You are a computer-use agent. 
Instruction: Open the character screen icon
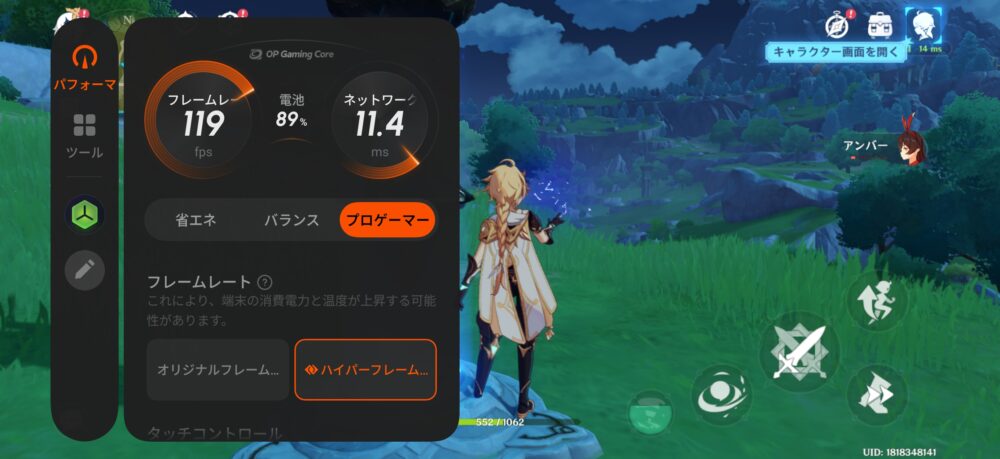click(922, 24)
